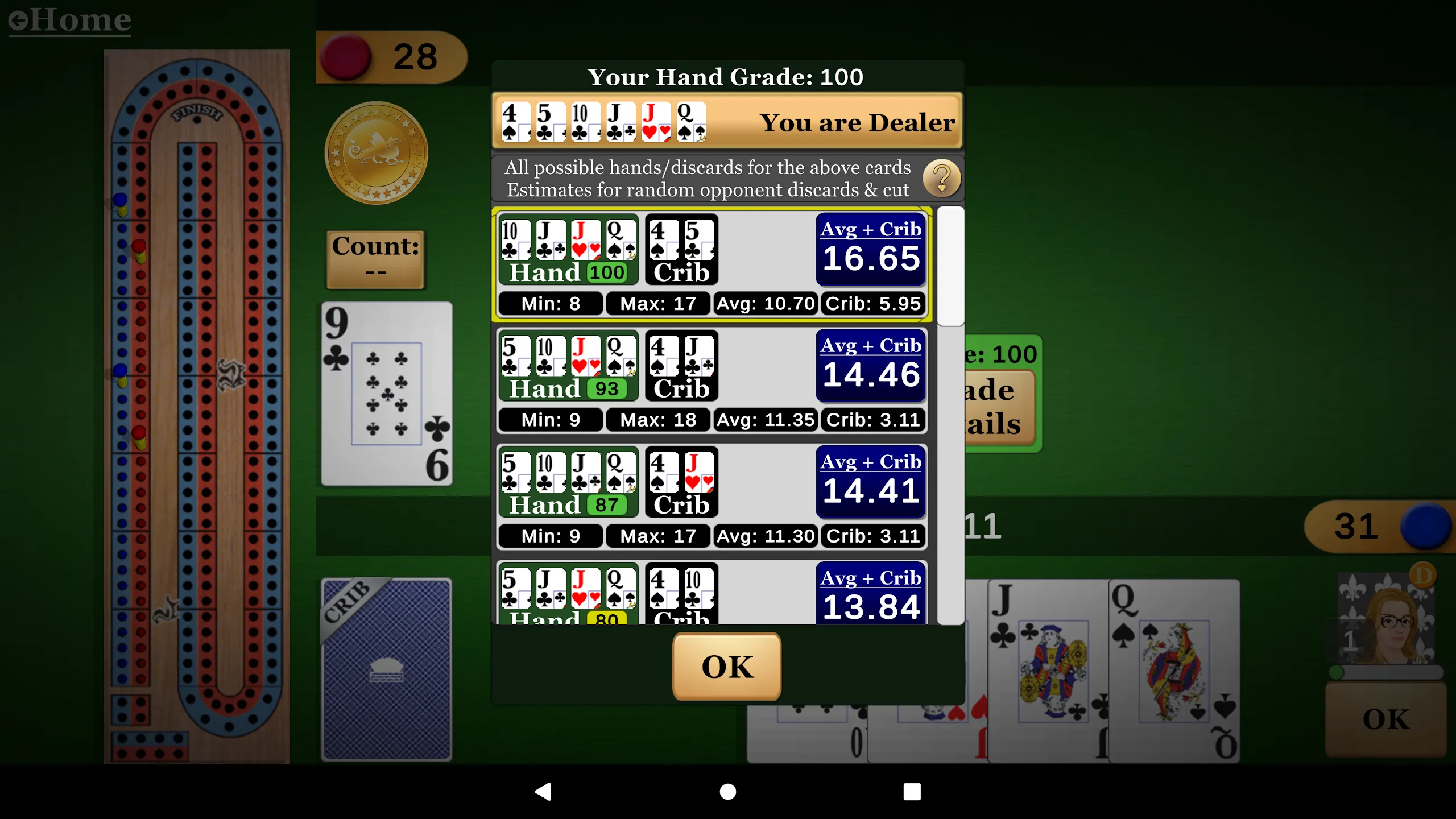
Task: Click the gold dragon coin medallion
Action: click(x=375, y=152)
